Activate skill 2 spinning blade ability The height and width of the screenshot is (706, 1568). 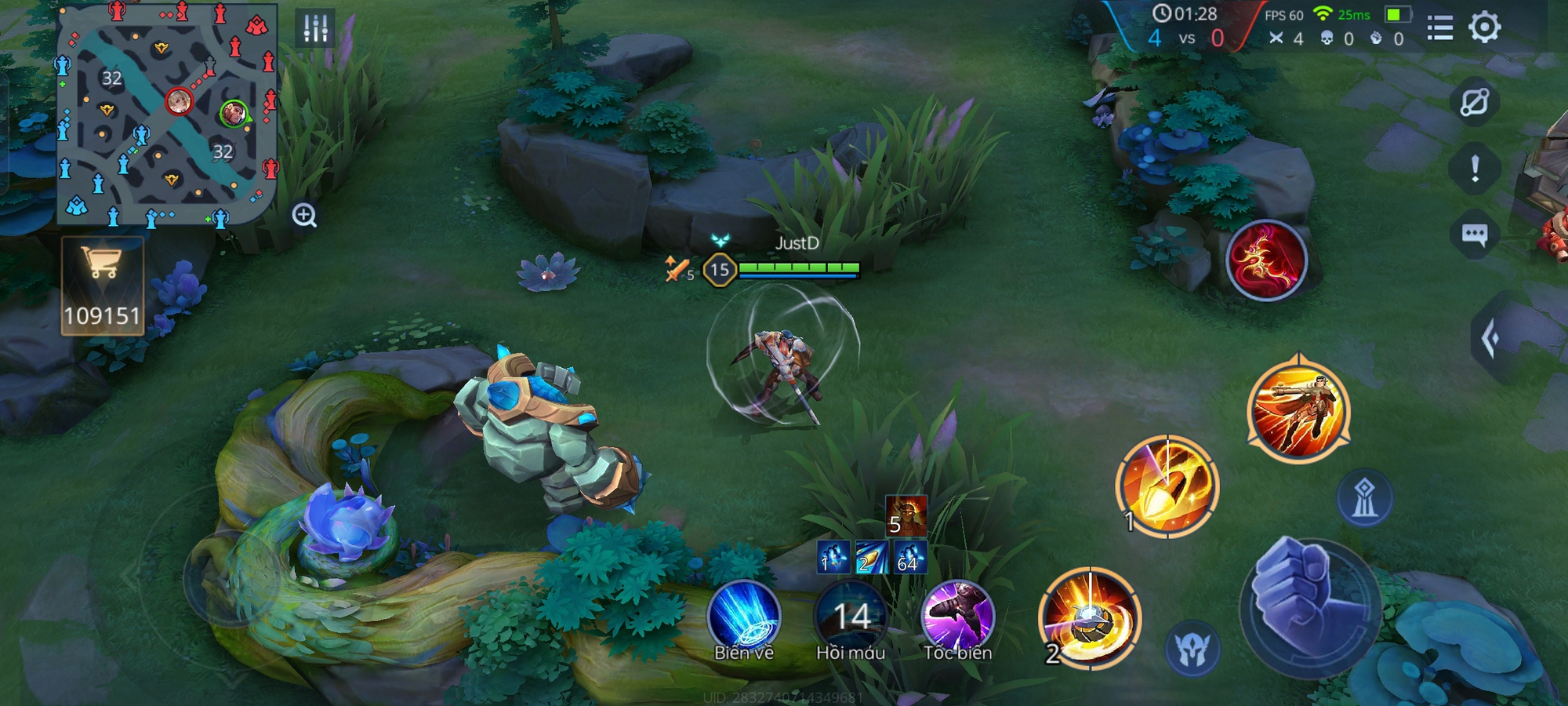pyautogui.click(x=1090, y=618)
